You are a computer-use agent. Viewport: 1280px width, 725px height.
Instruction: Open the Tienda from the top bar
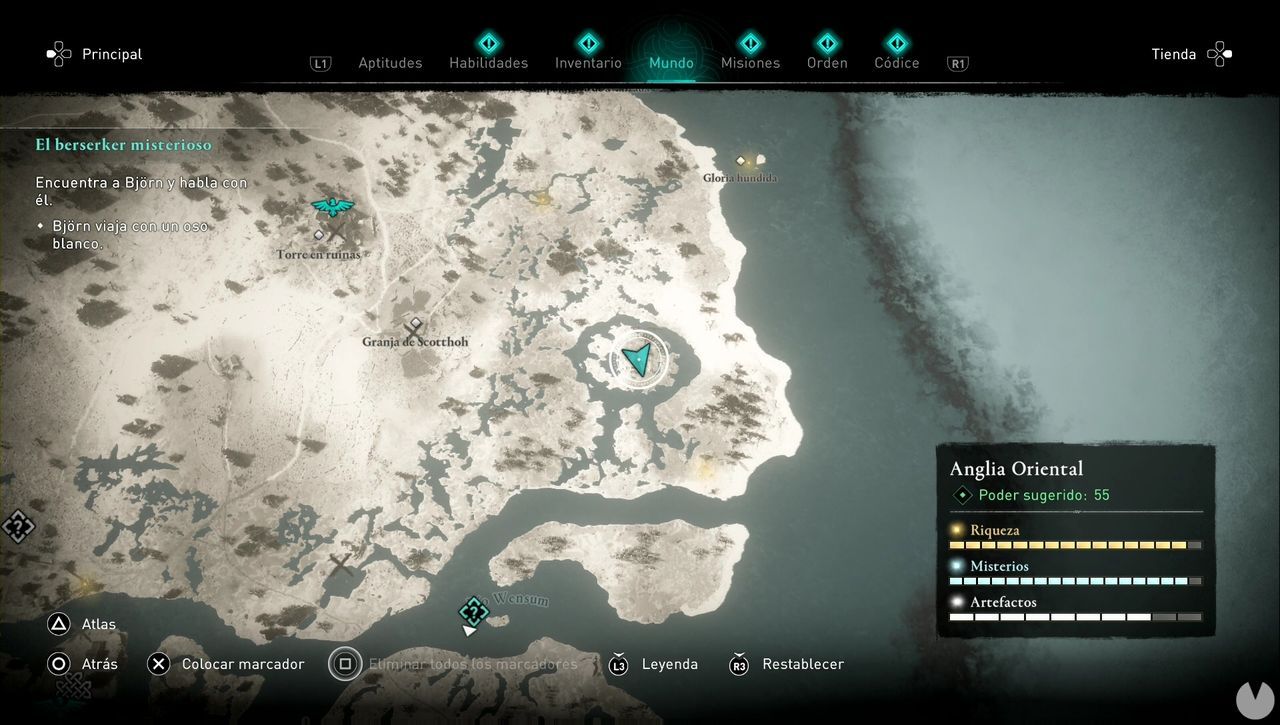click(x=1173, y=54)
